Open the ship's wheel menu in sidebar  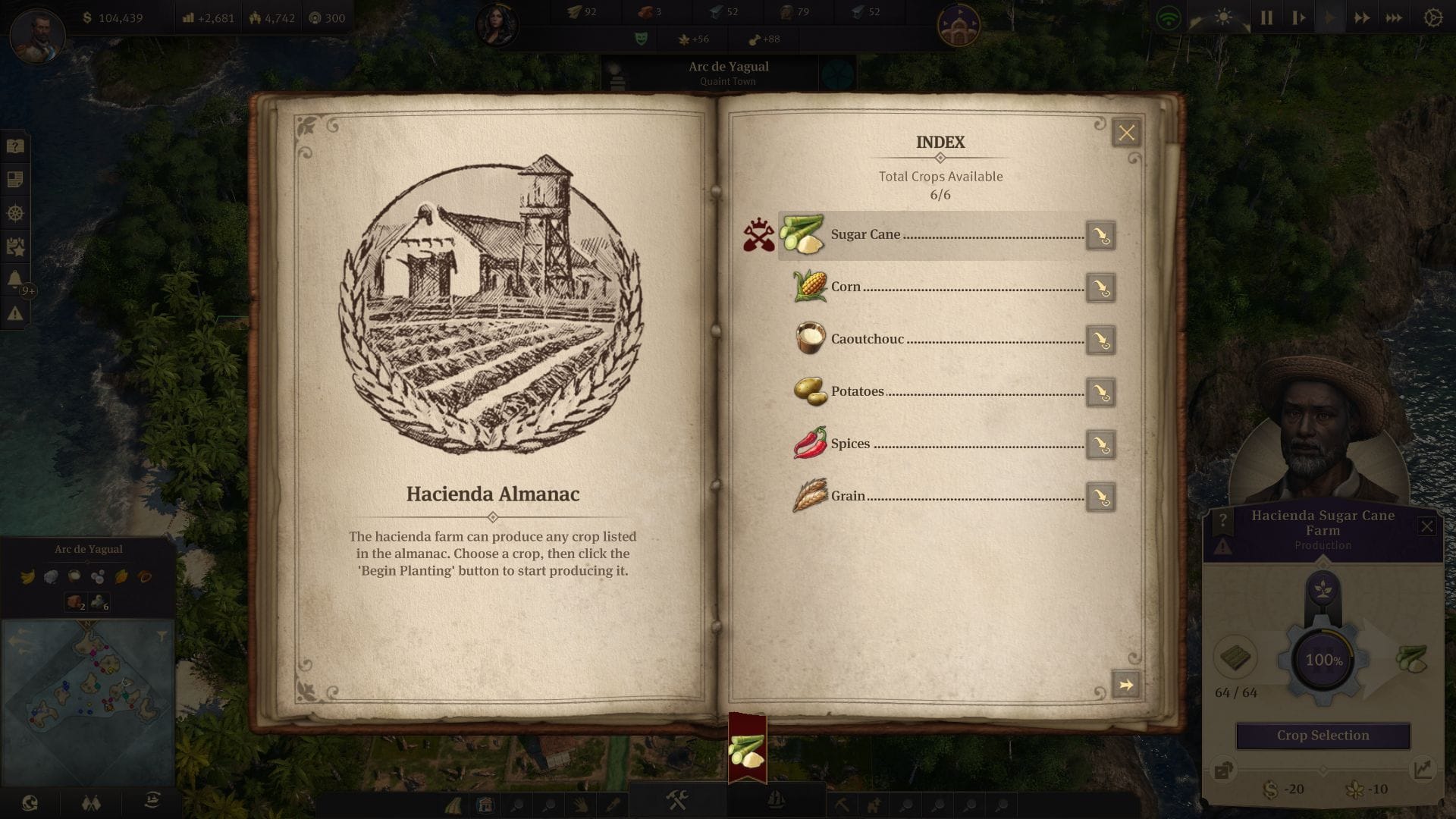pos(14,211)
